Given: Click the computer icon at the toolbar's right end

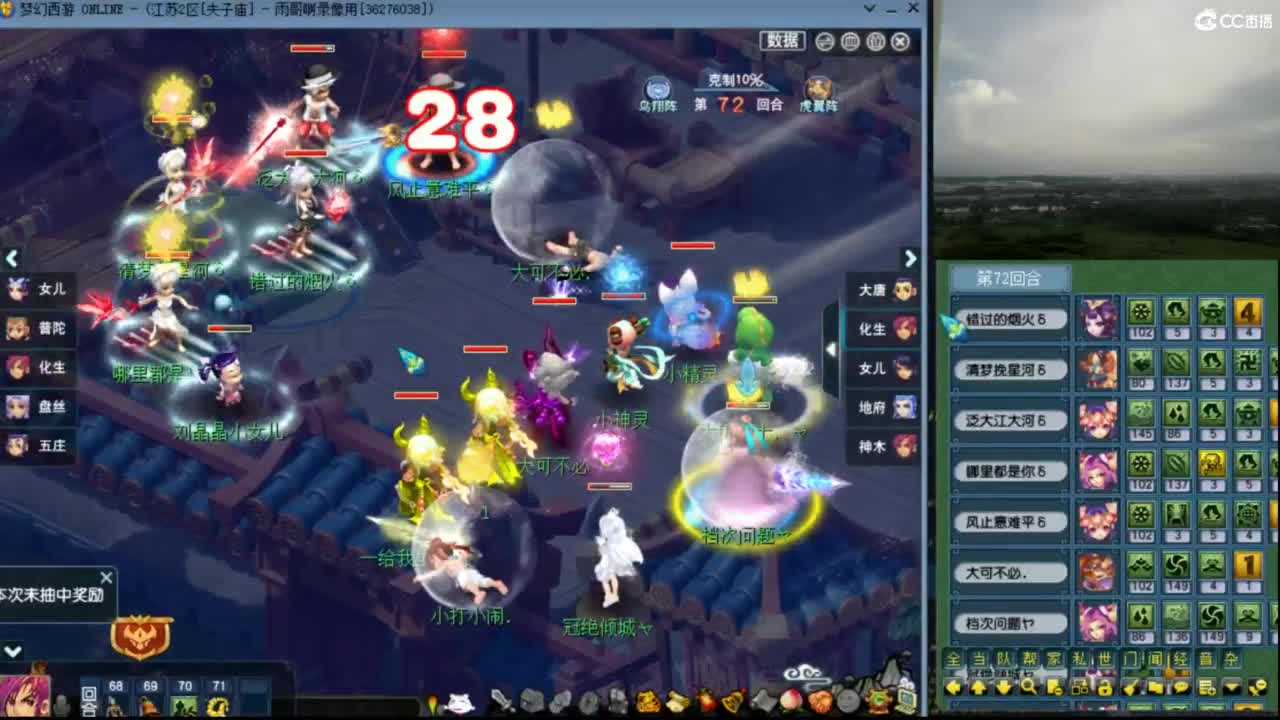Looking at the screenshot, I should click(903, 702).
